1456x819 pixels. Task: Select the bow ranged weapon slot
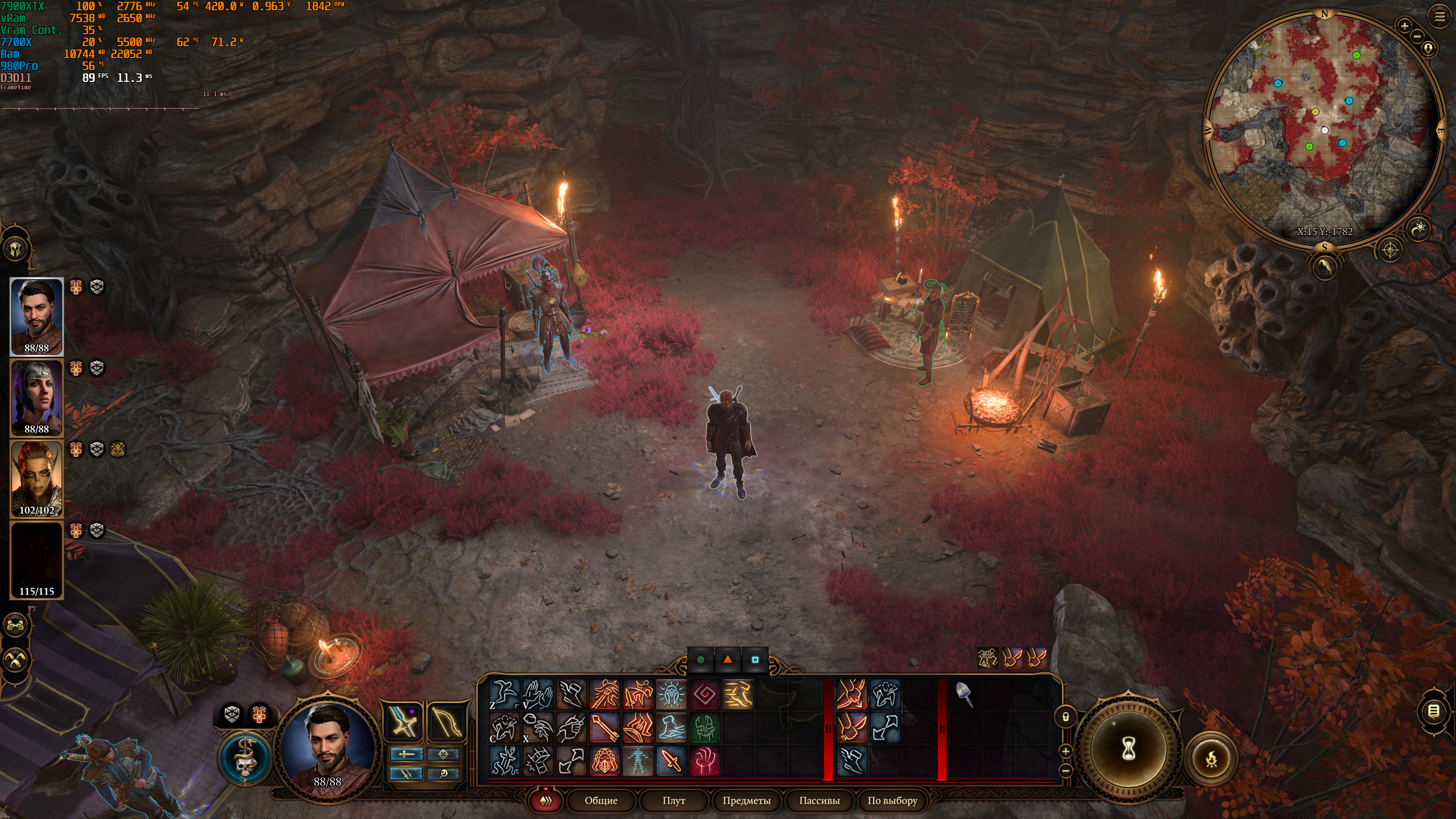(x=444, y=722)
